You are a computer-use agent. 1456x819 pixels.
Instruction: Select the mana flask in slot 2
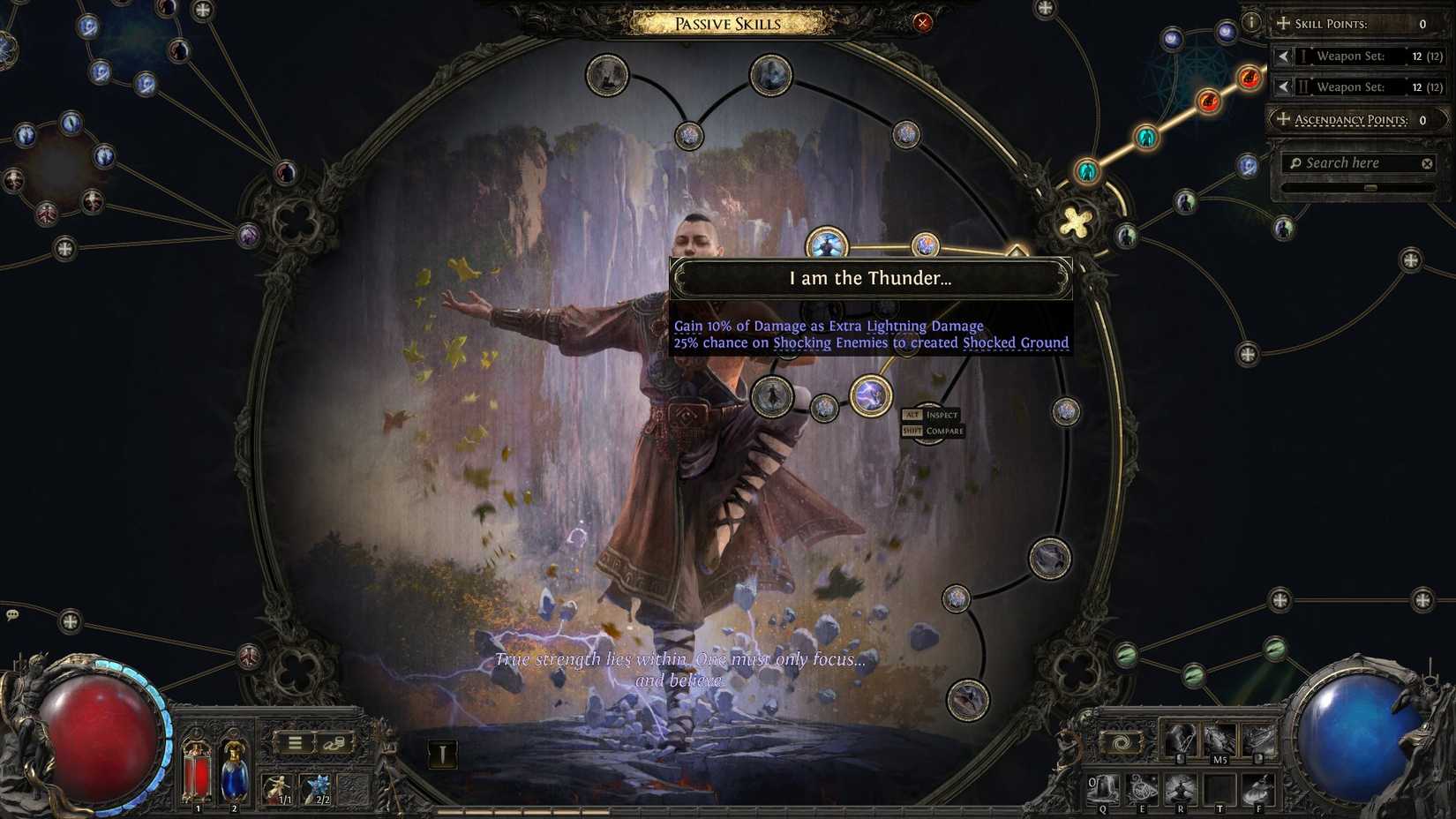(x=233, y=770)
